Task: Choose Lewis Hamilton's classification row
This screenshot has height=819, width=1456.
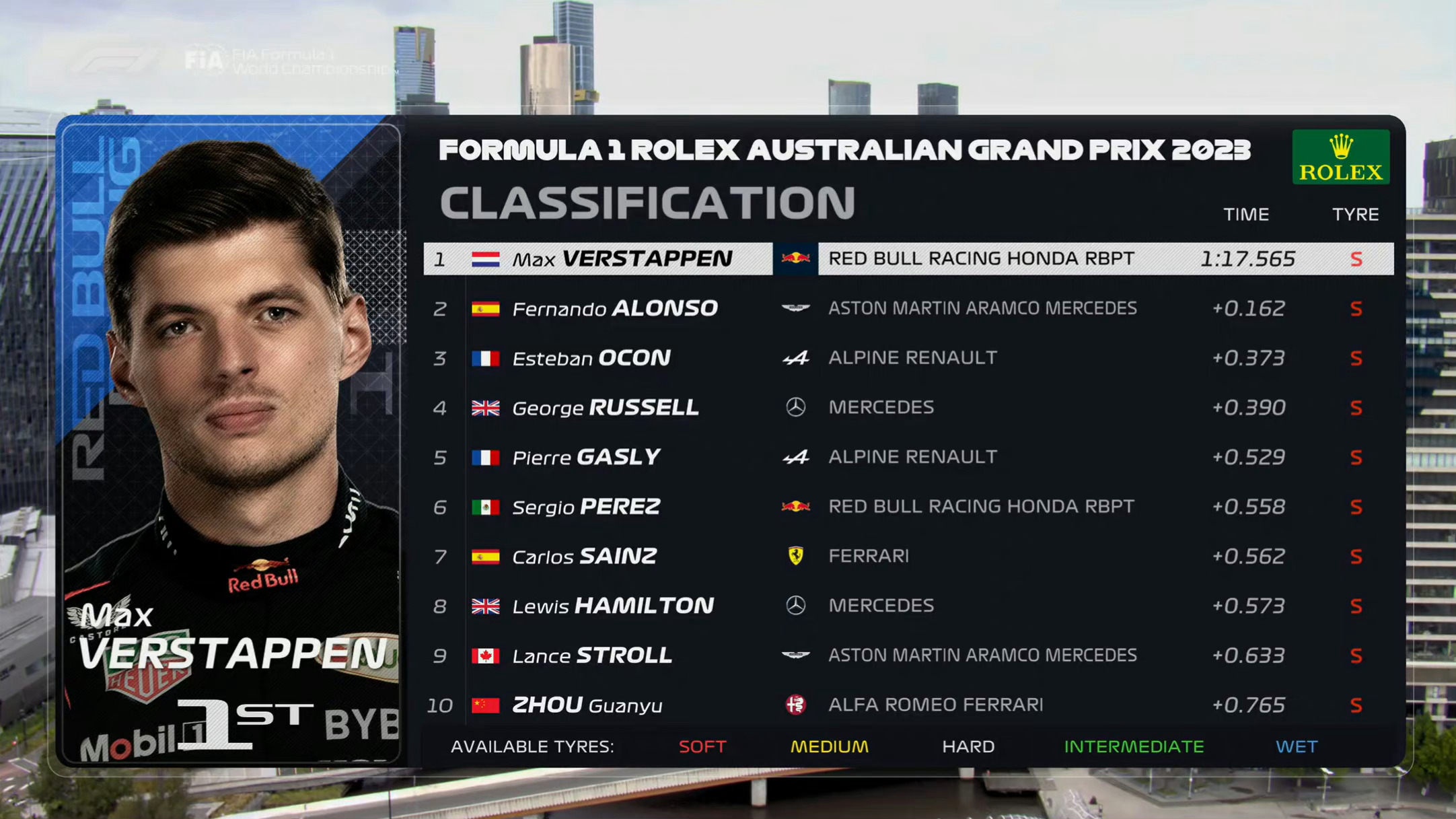Action: [x=908, y=606]
